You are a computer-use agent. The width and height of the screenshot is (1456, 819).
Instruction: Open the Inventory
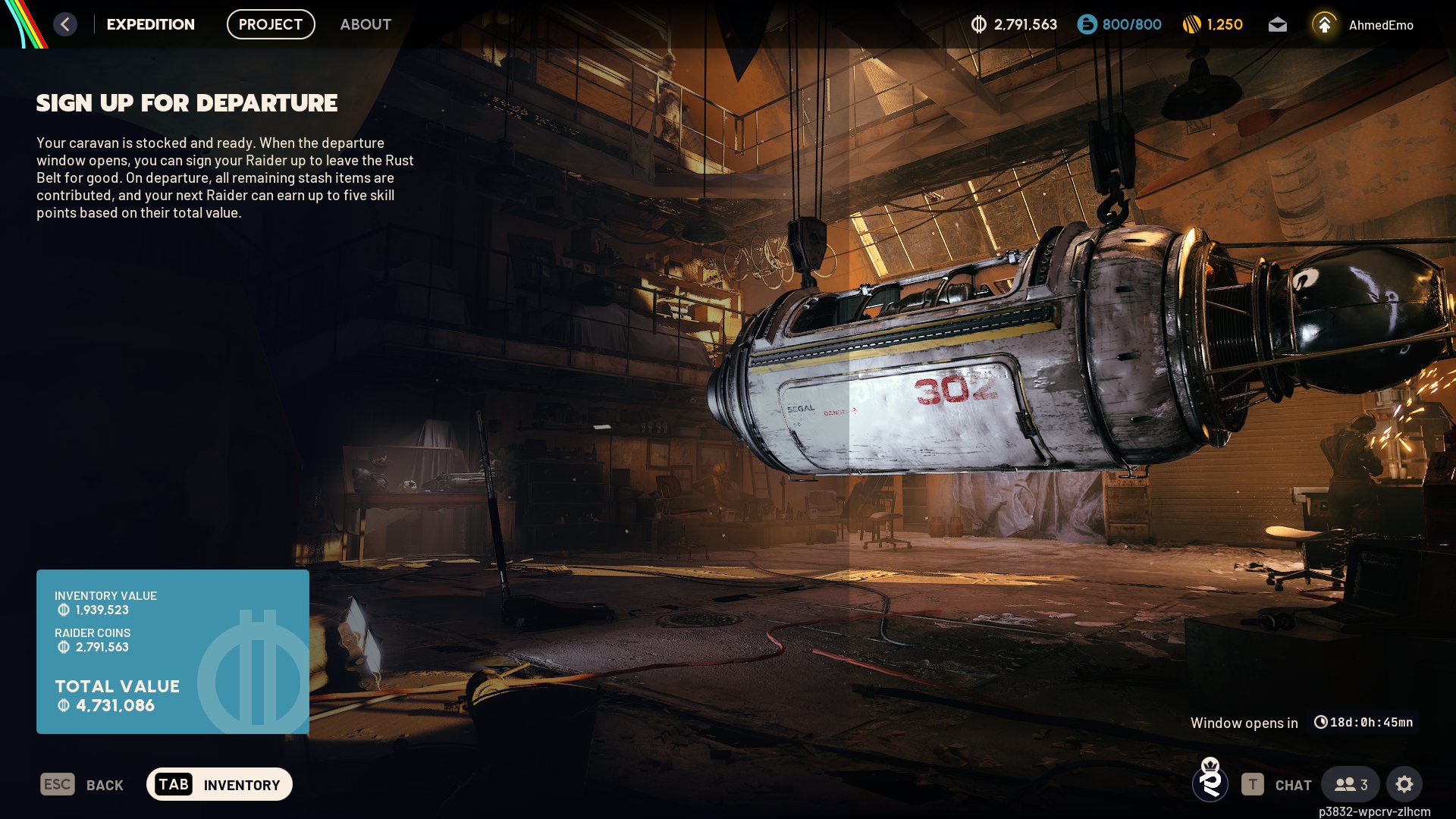(x=219, y=785)
